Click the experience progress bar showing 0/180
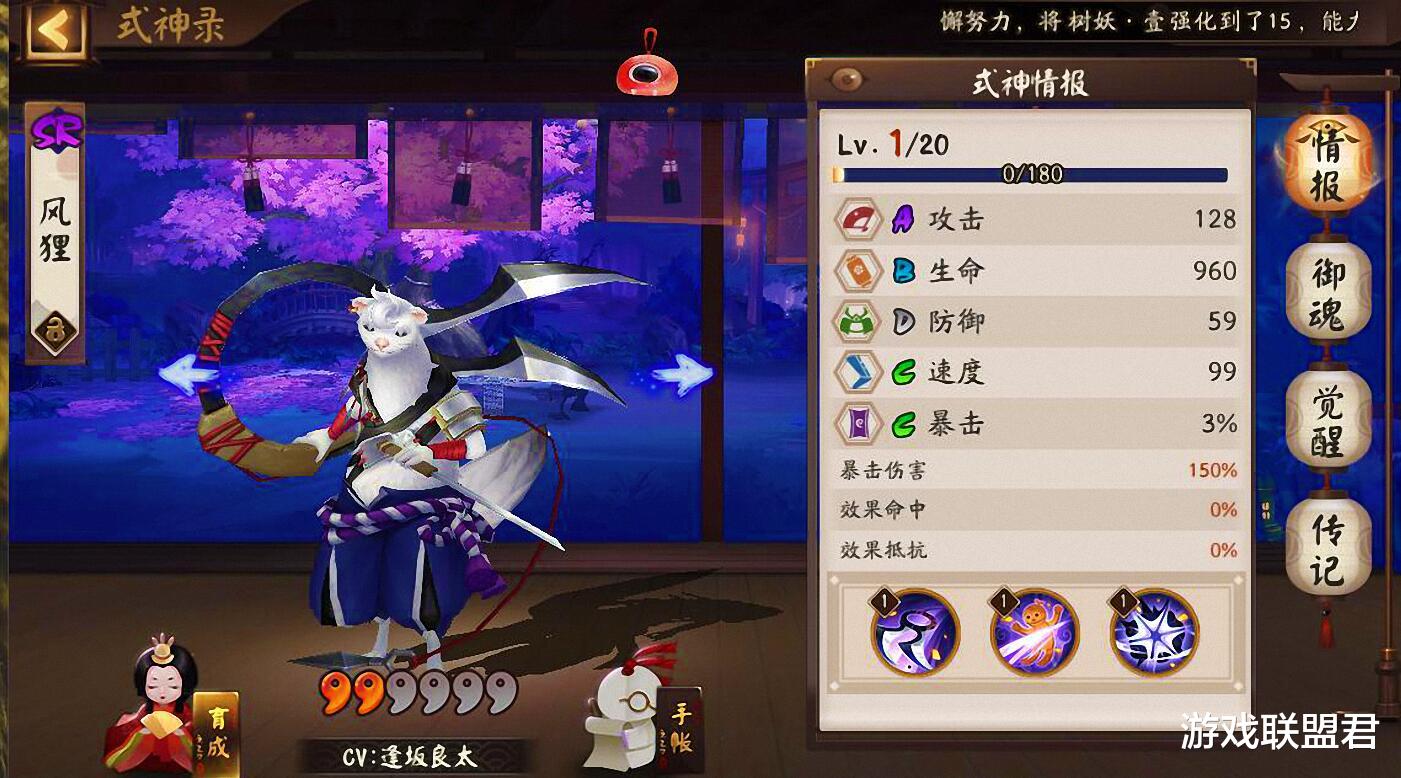The width and height of the screenshot is (1401, 778). pos(1030,174)
